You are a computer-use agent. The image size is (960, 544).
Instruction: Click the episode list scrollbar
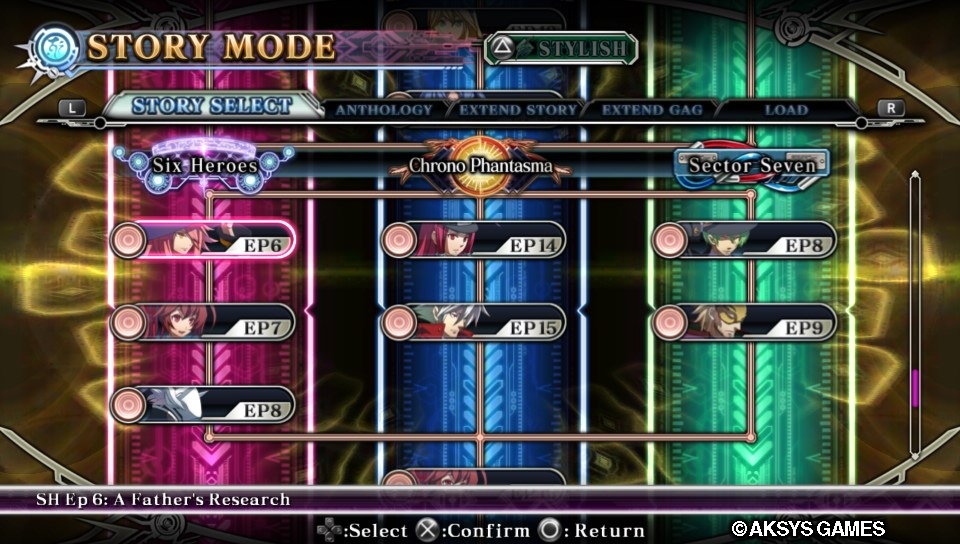[x=914, y=315]
